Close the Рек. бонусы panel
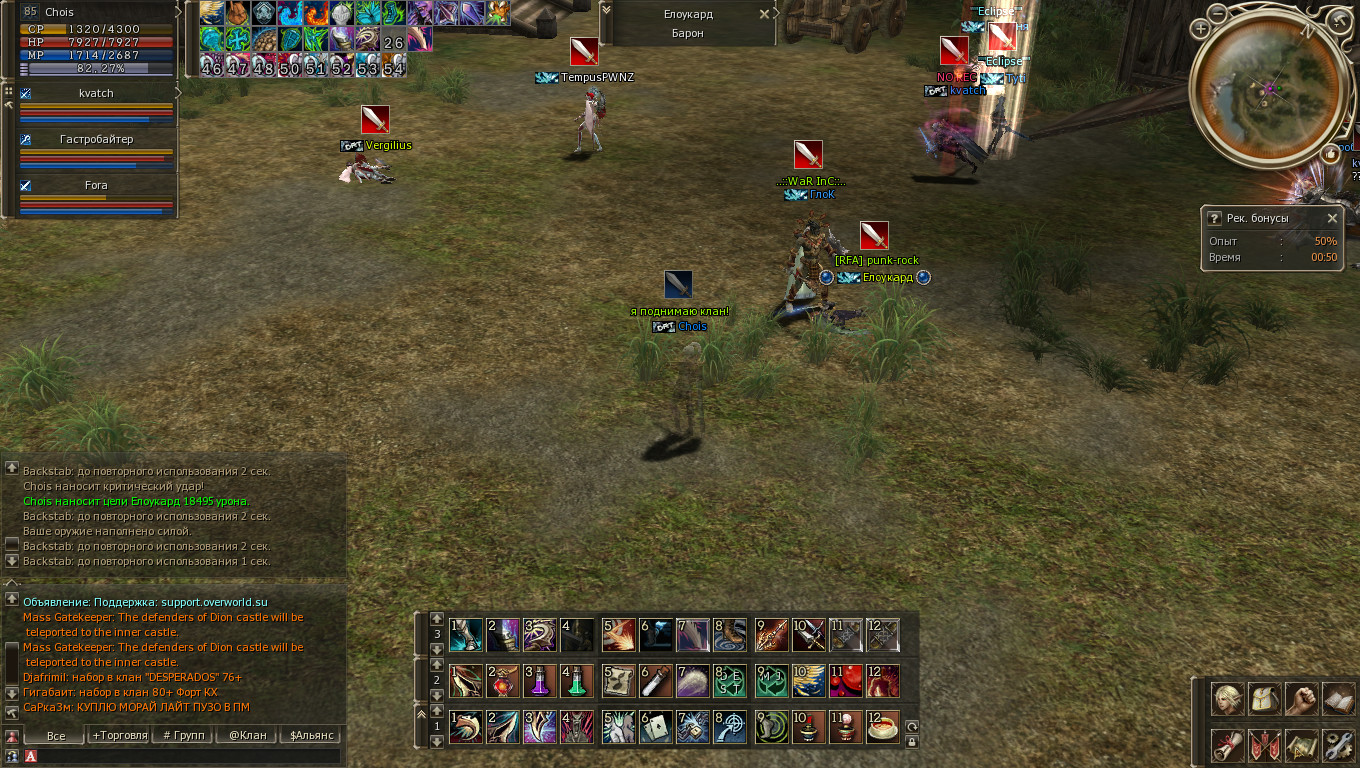 coord(1332,218)
